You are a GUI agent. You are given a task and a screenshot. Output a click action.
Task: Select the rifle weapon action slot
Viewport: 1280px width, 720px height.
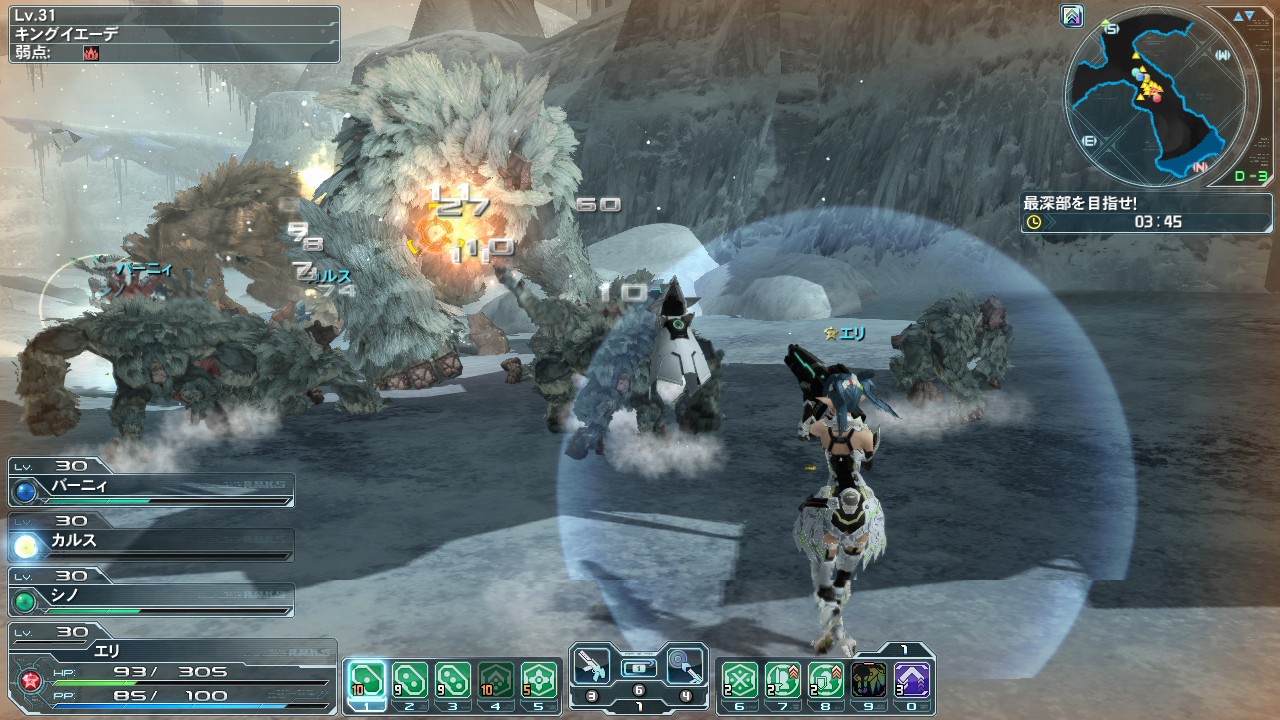594,667
